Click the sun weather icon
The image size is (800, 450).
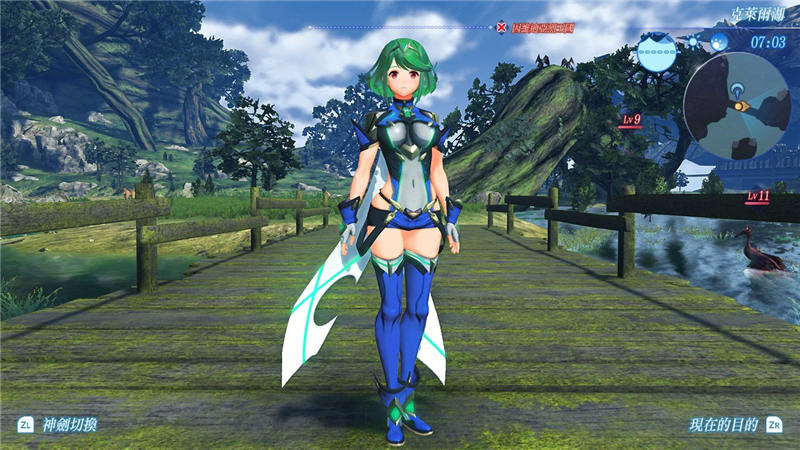[x=693, y=42]
